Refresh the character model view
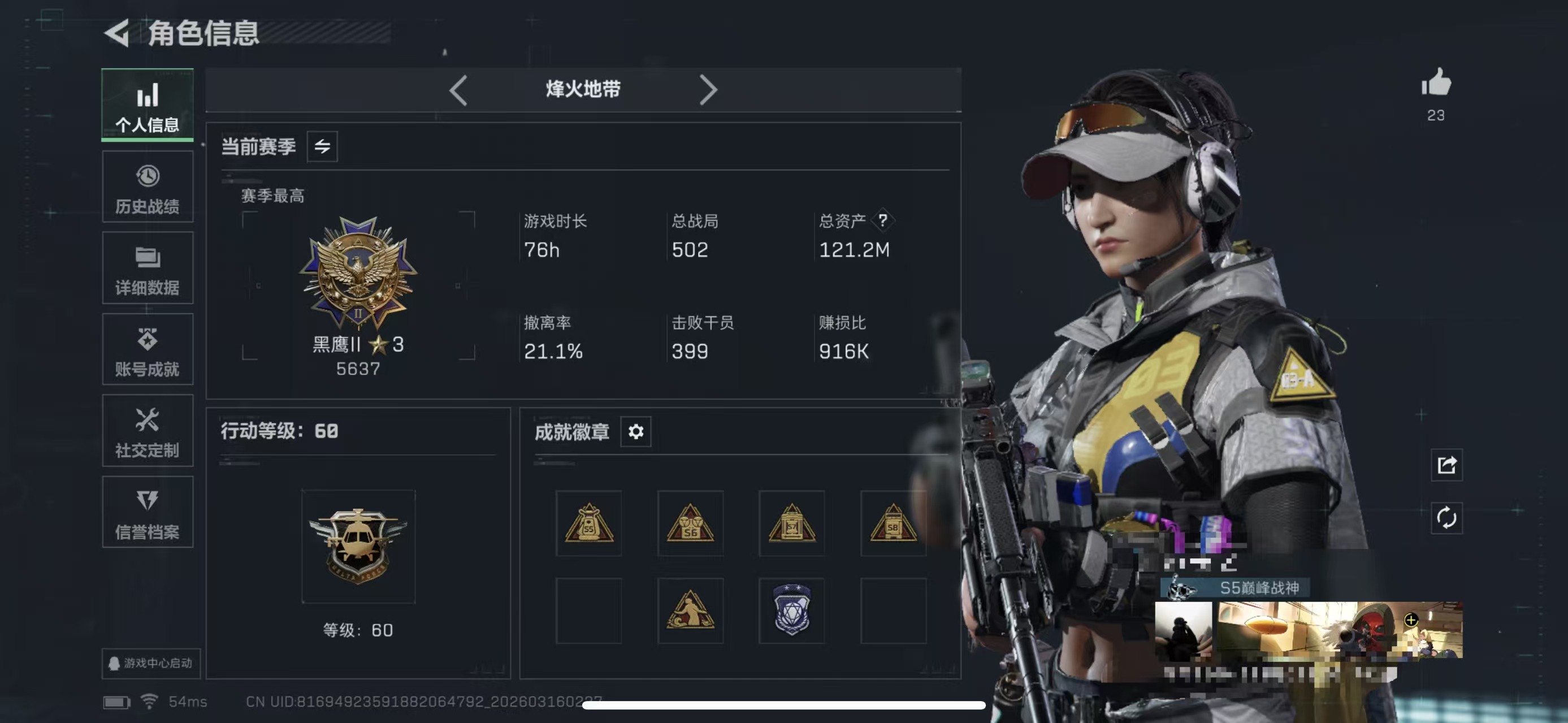The image size is (1568, 723). click(x=1446, y=518)
